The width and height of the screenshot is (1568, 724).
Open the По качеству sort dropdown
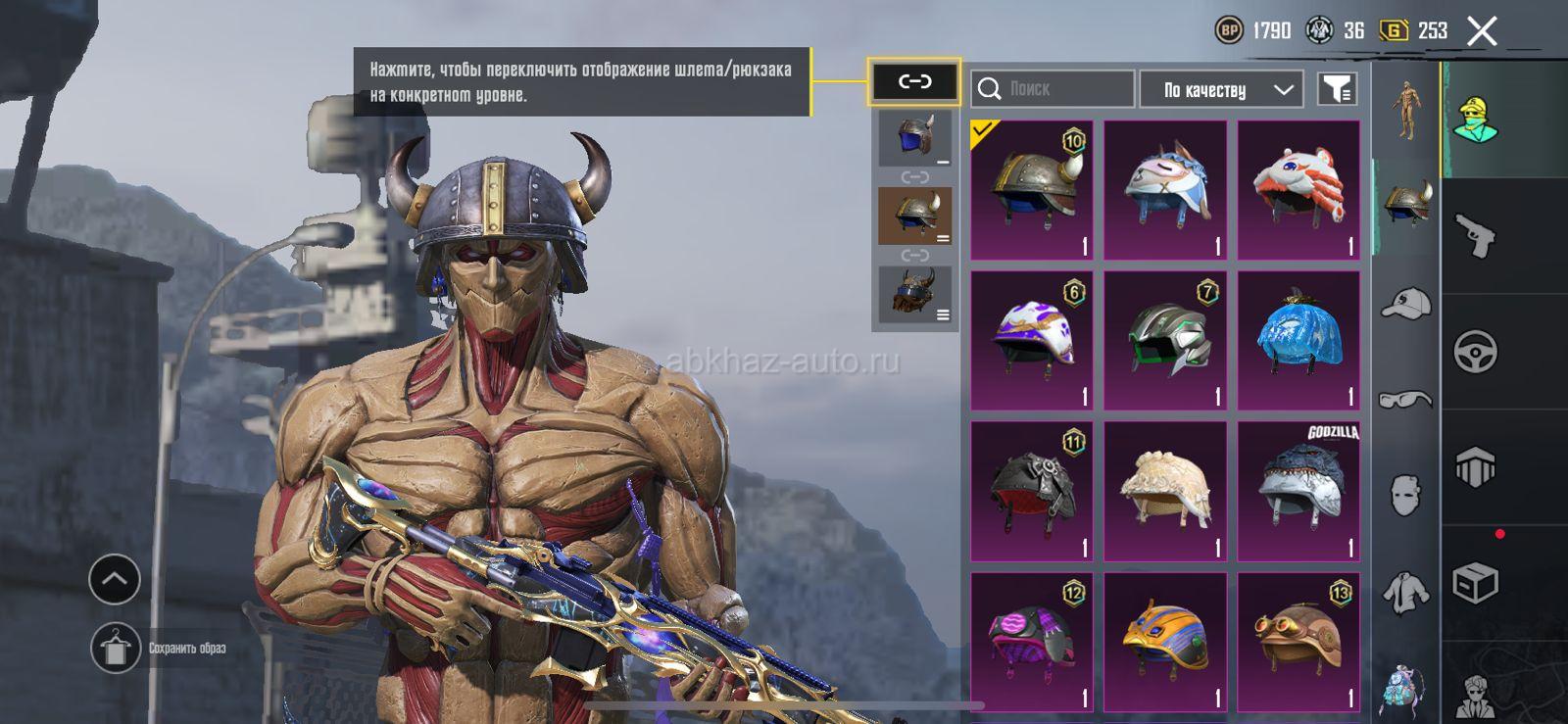pos(1221,90)
